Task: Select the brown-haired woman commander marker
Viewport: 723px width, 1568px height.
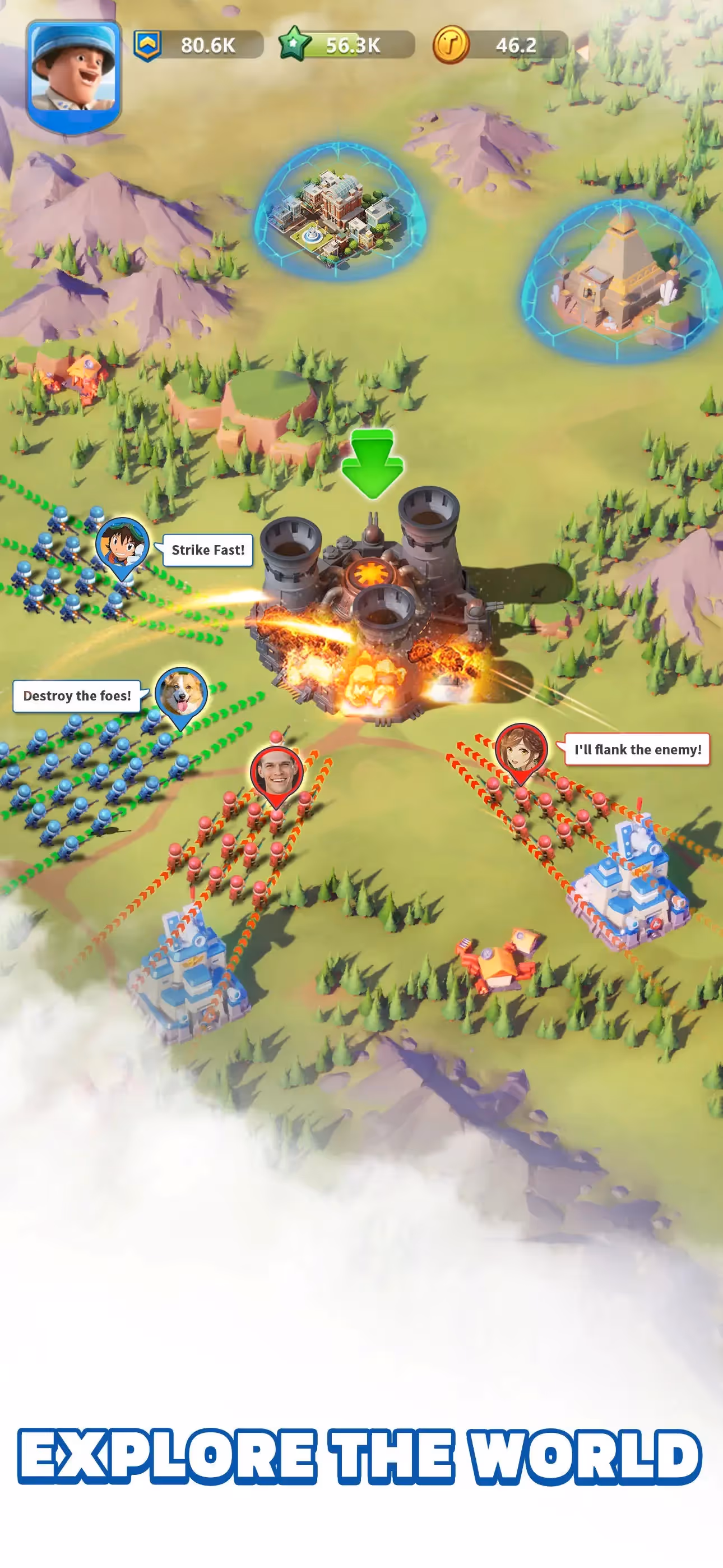Action: (x=522, y=749)
